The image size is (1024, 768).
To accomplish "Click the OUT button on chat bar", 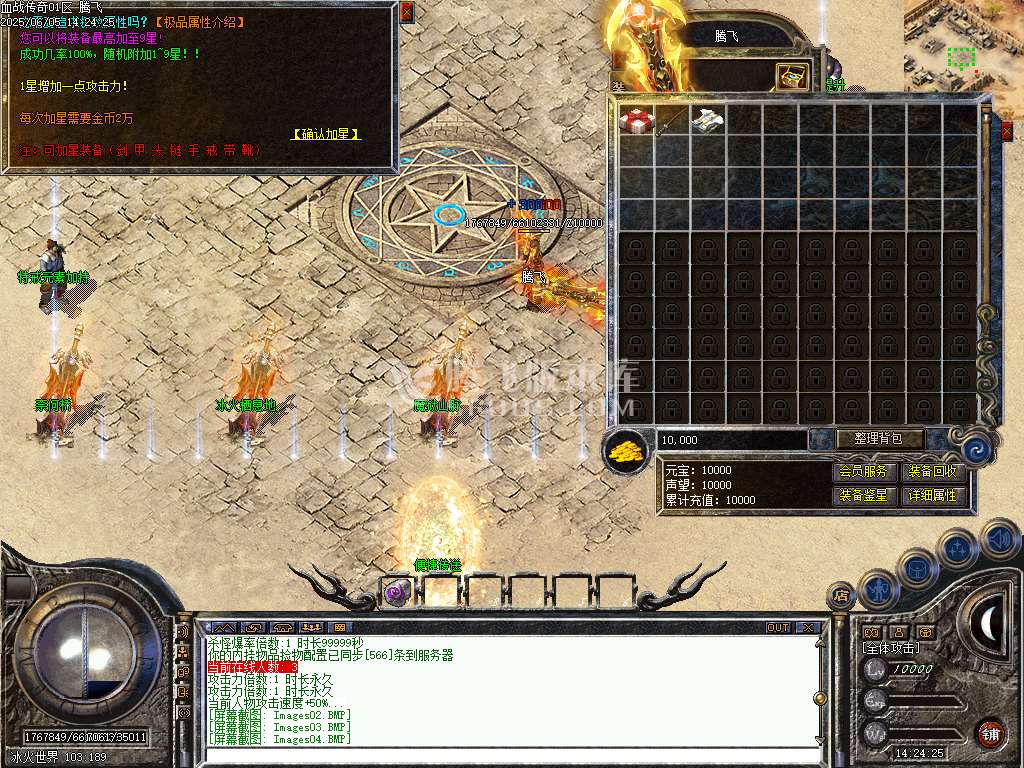I will point(778,628).
